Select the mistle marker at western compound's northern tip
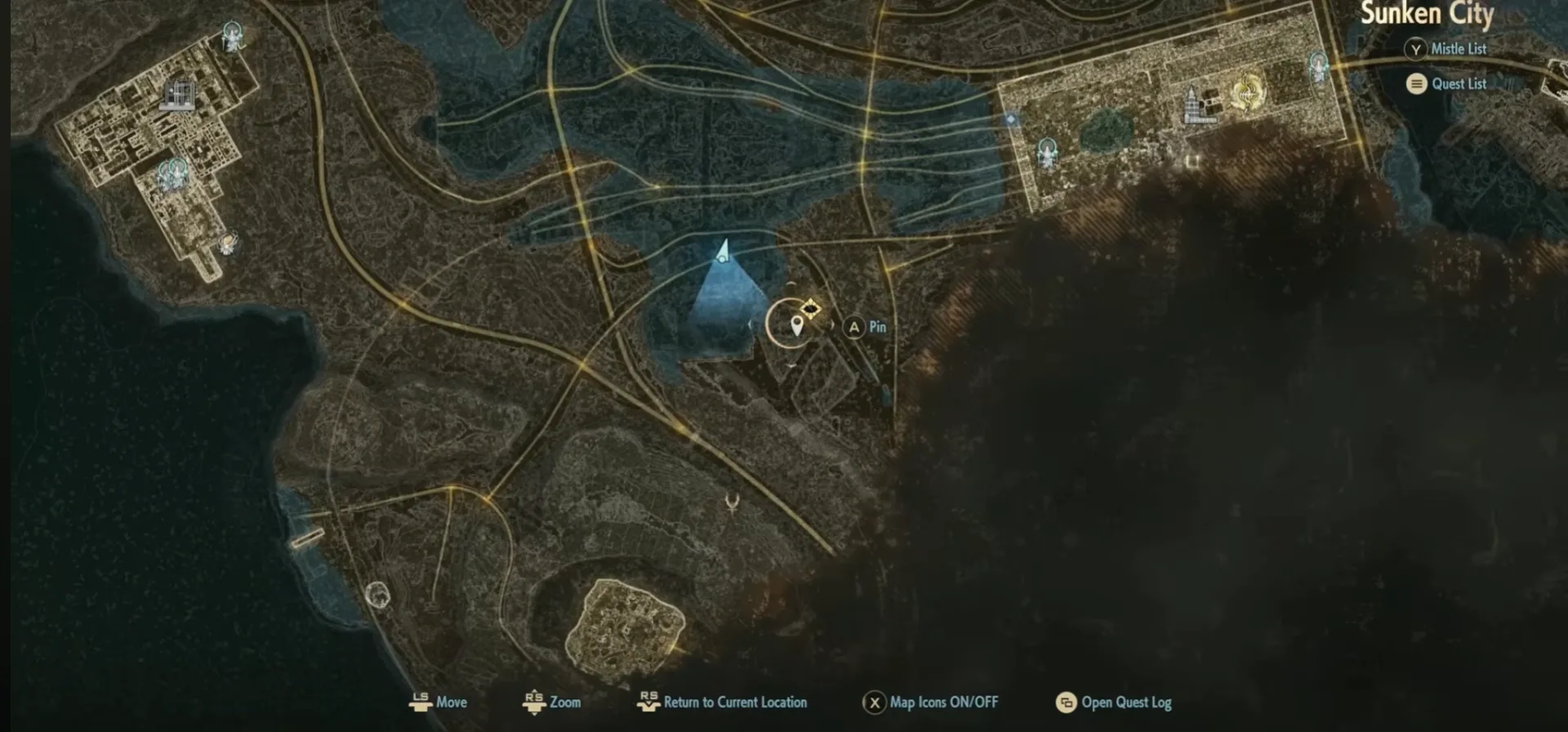This screenshot has height=732, width=1568. click(x=234, y=37)
